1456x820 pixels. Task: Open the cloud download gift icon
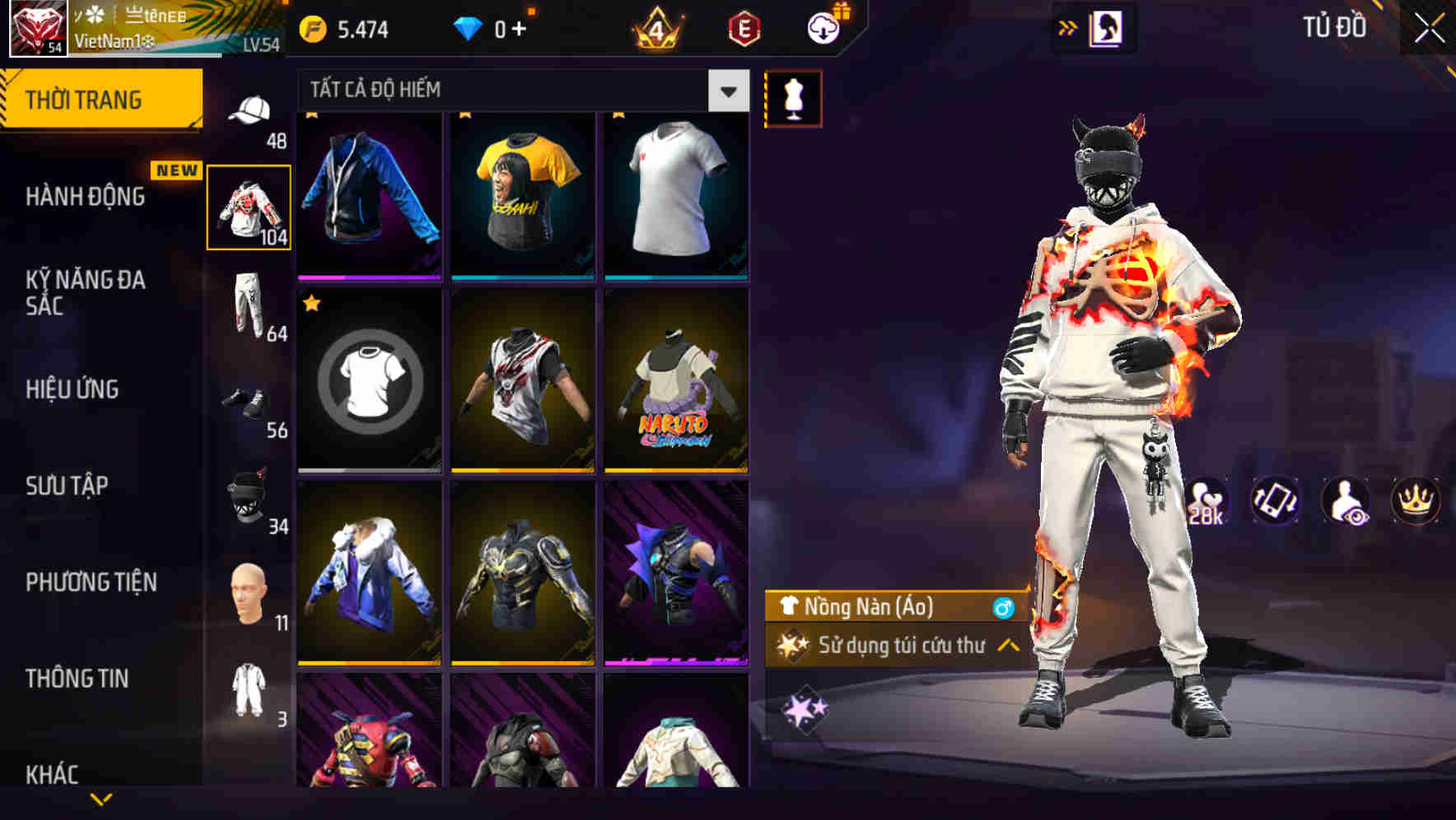[x=823, y=26]
